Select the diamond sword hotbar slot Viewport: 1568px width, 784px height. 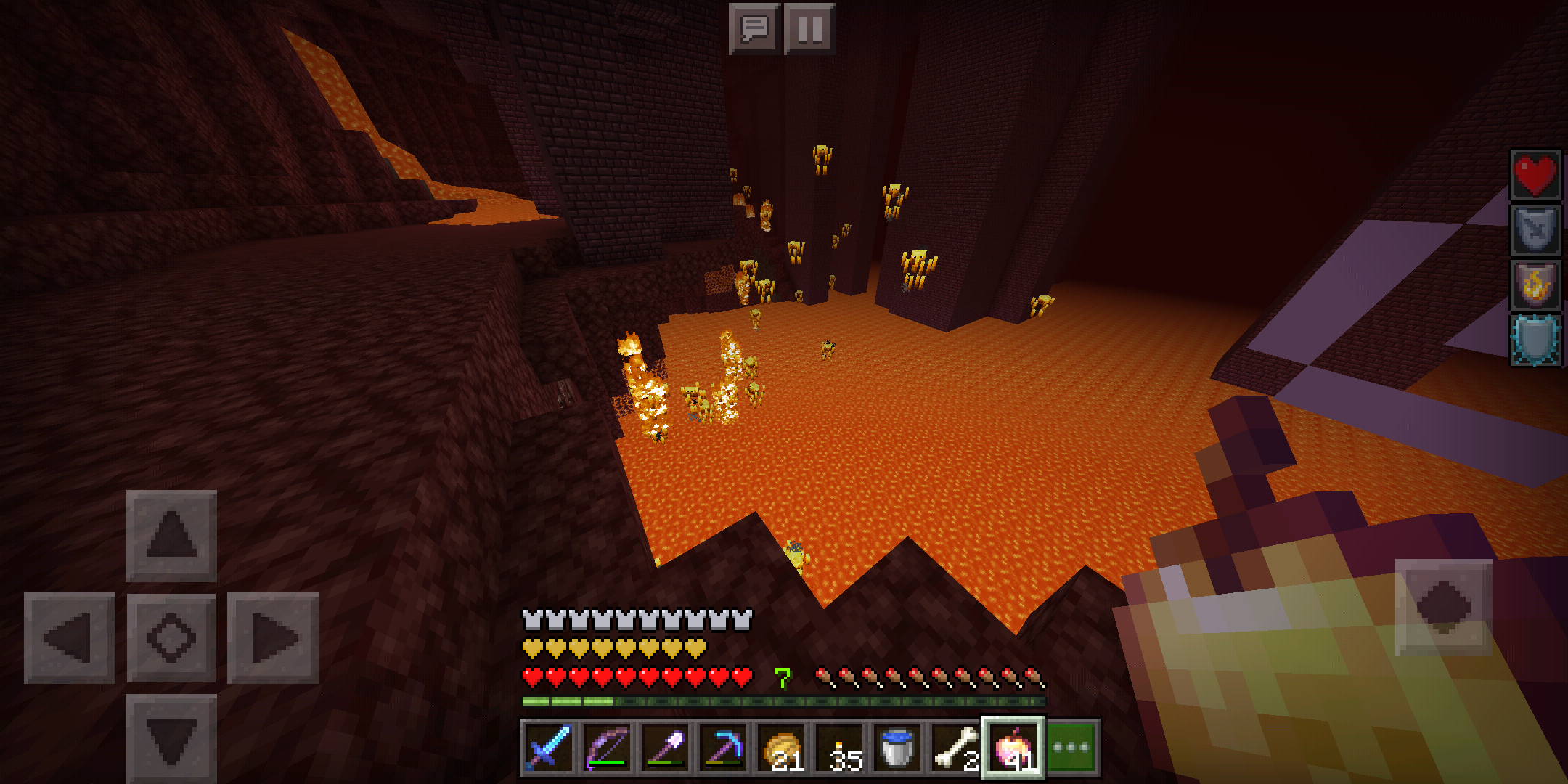click(549, 748)
